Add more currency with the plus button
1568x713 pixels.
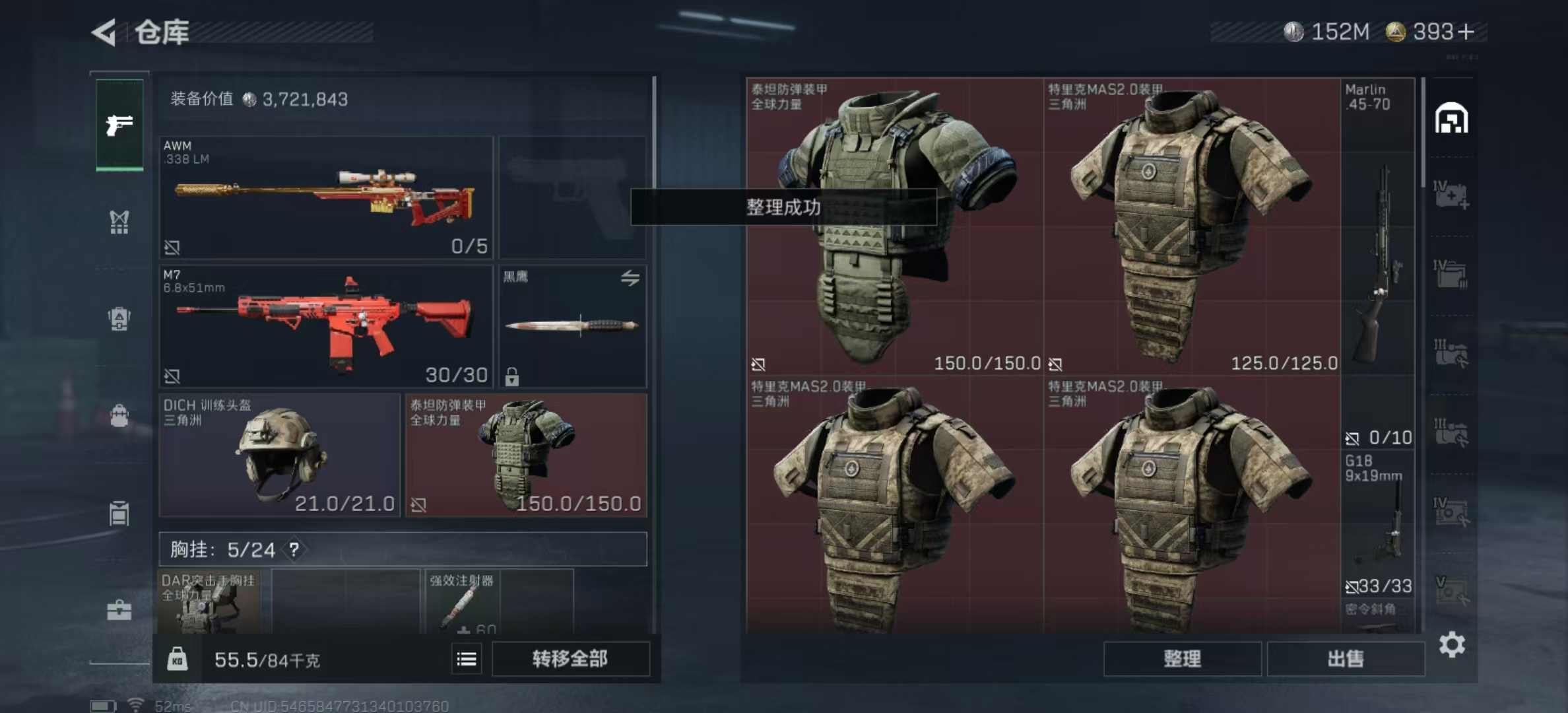pyautogui.click(x=1466, y=32)
